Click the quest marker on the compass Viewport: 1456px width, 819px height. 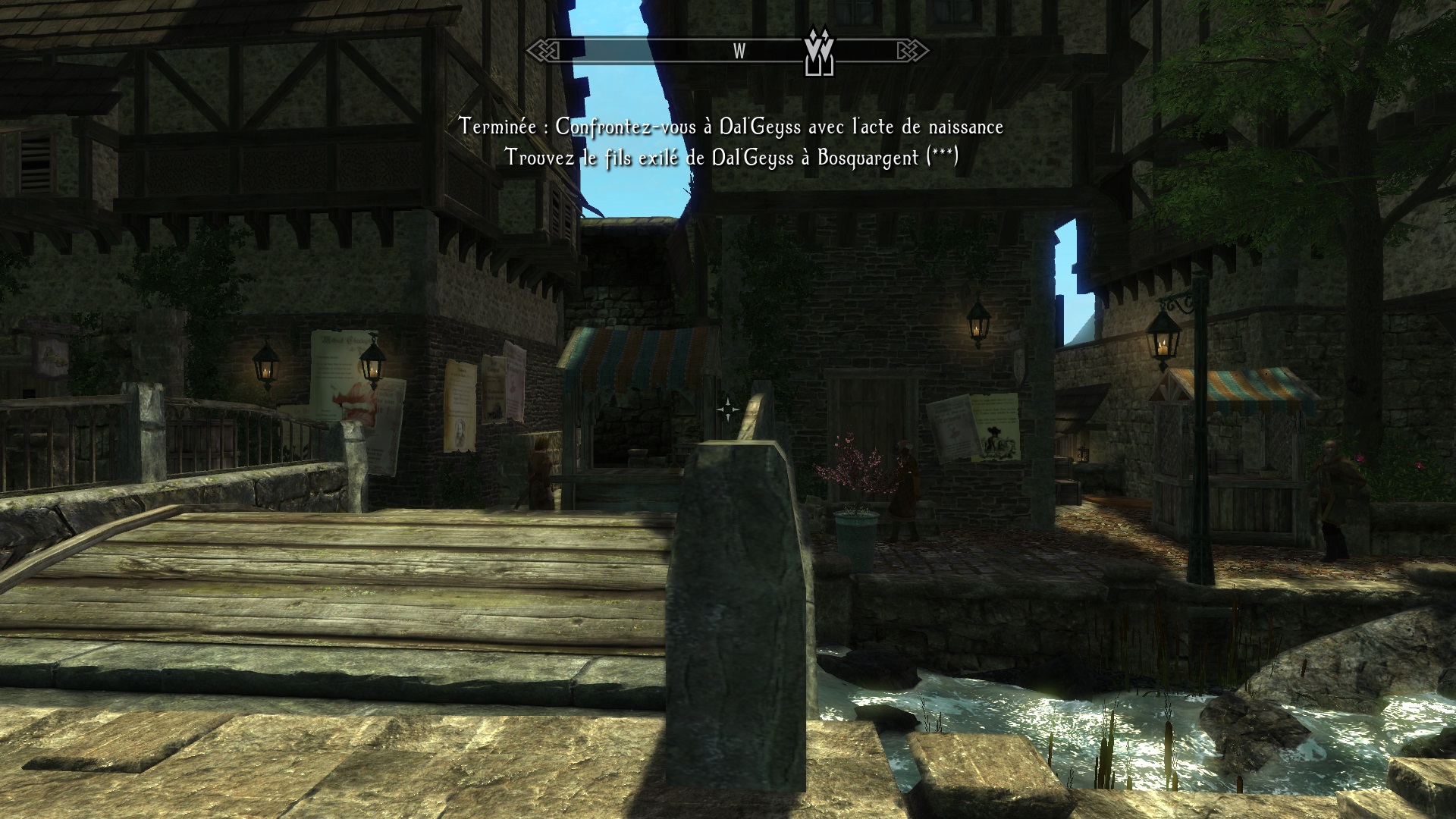coord(819,50)
